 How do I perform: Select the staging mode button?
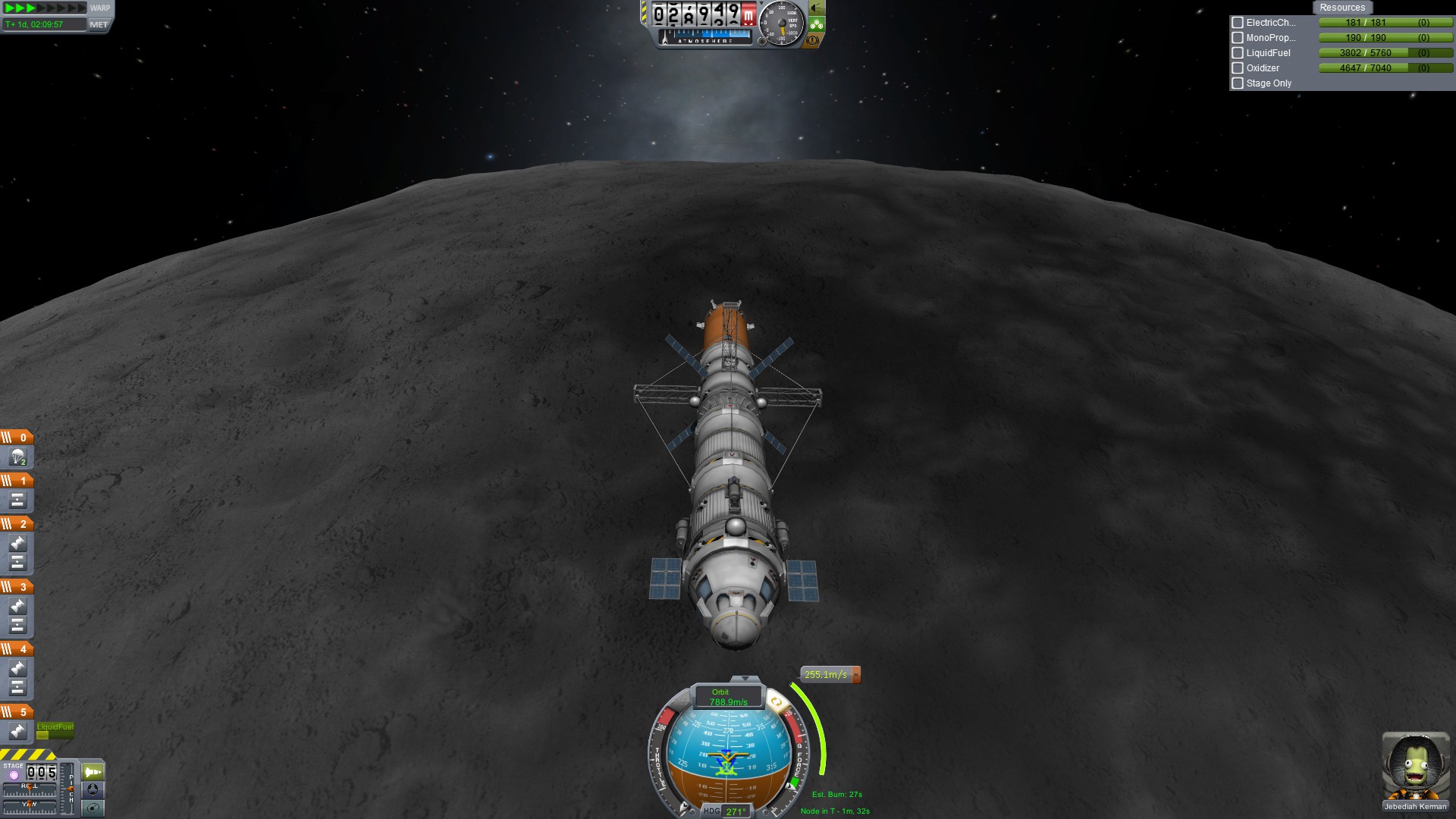click(93, 772)
